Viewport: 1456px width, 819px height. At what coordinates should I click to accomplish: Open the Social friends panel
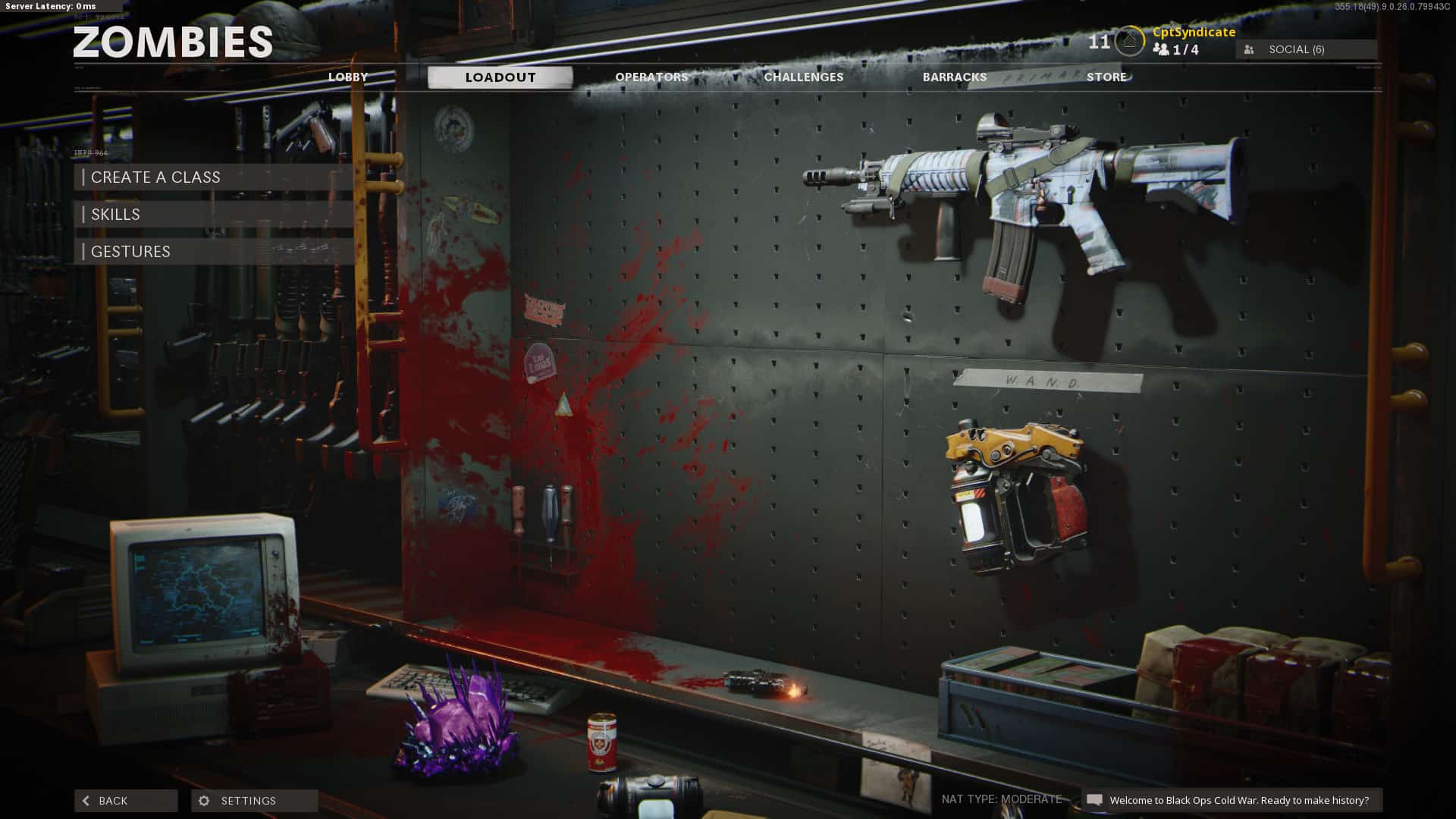pyautogui.click(x=1306, y=49)
